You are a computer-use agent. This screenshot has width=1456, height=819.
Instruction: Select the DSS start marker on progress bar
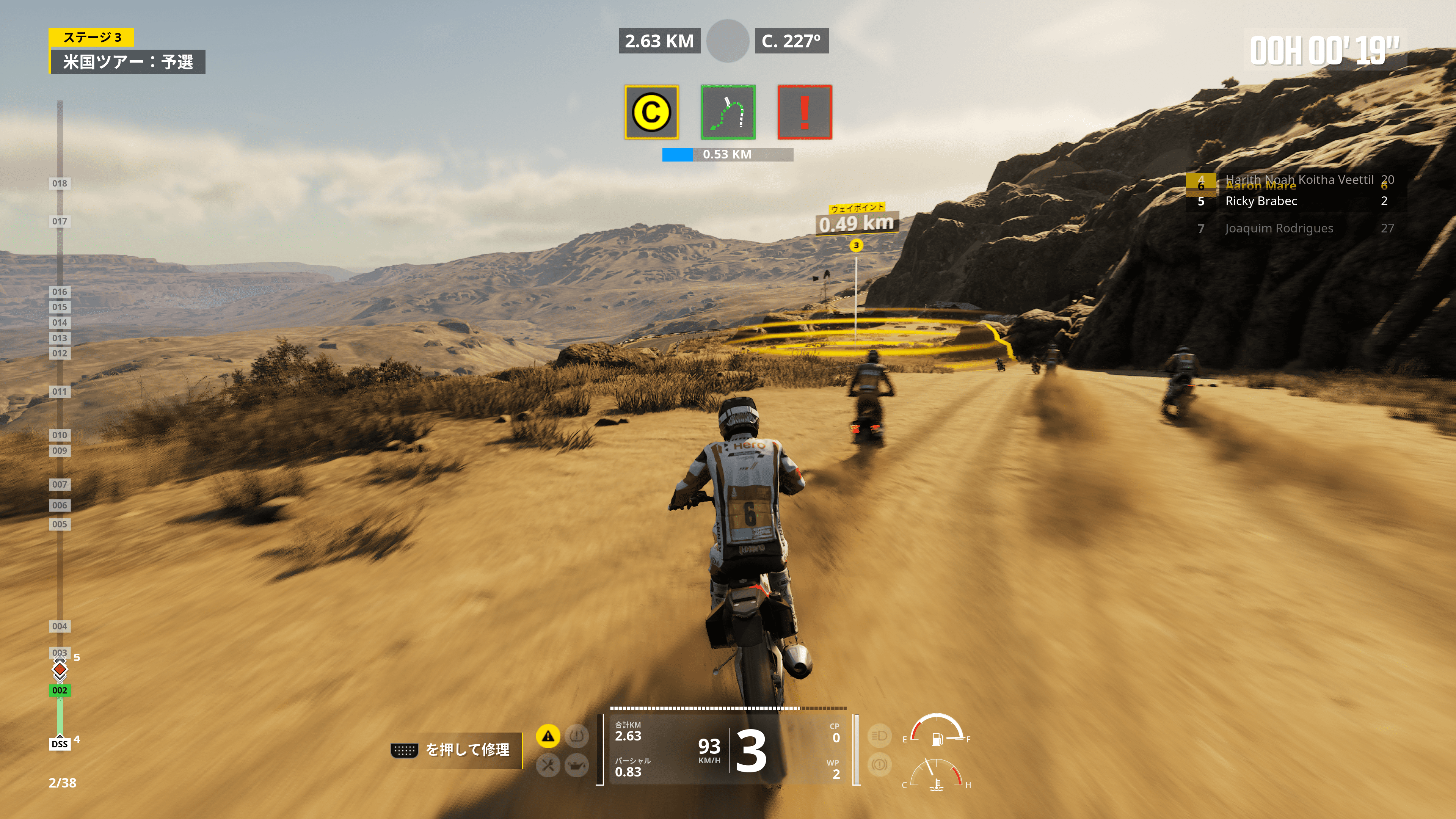[x=60, y=744]
